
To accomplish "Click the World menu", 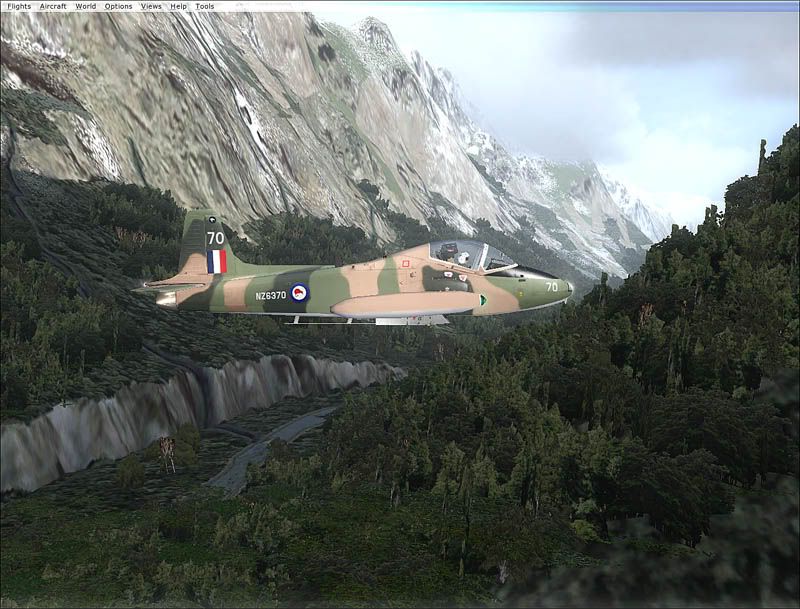I will coord(86,6).
